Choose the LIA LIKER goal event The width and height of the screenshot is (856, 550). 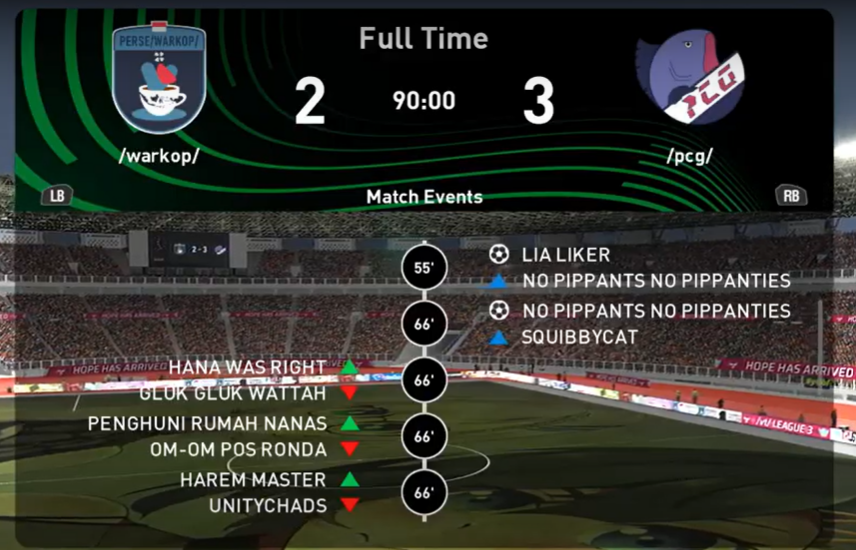565,255
